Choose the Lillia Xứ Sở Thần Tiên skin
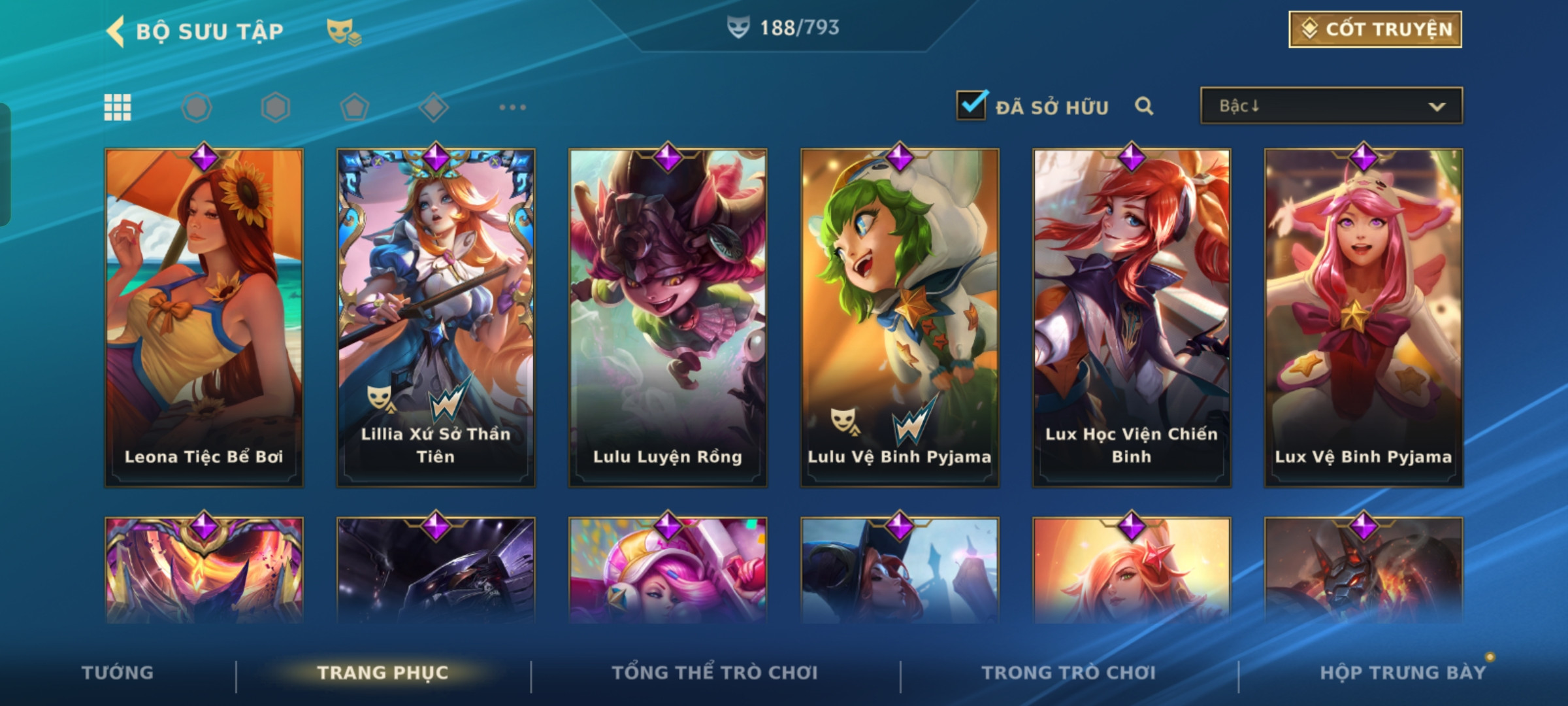1568x706 pixels. pos(436,318)
